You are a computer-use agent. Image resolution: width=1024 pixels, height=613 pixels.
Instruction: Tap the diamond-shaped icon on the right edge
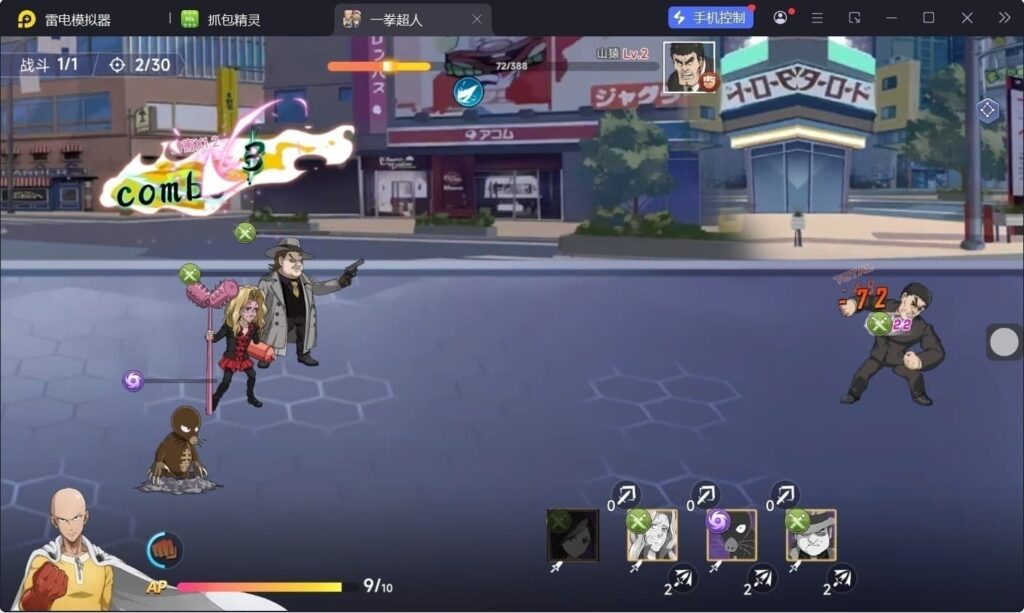point(988,111)
